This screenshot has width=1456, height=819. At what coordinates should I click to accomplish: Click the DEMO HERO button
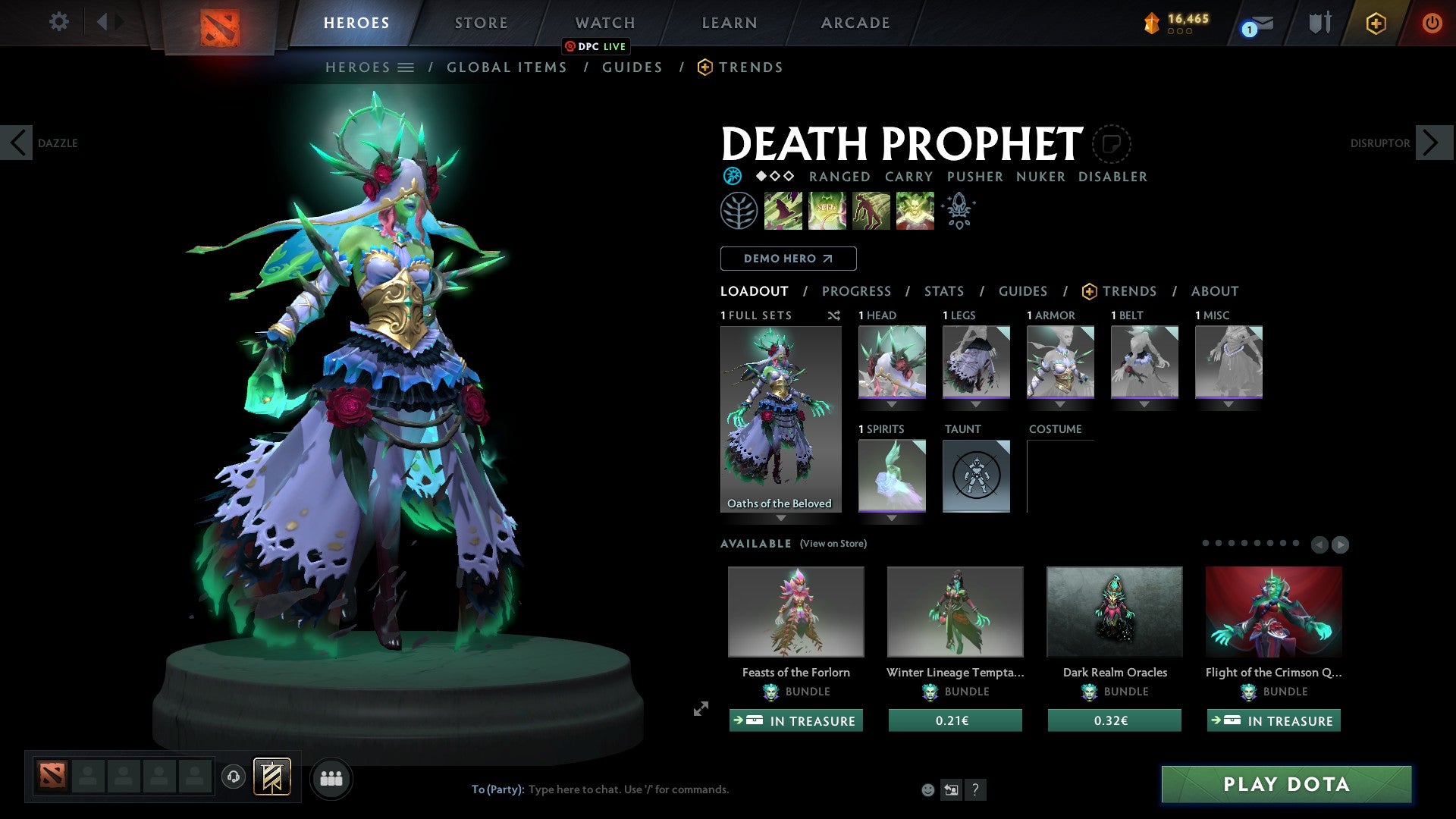[787, 258]
